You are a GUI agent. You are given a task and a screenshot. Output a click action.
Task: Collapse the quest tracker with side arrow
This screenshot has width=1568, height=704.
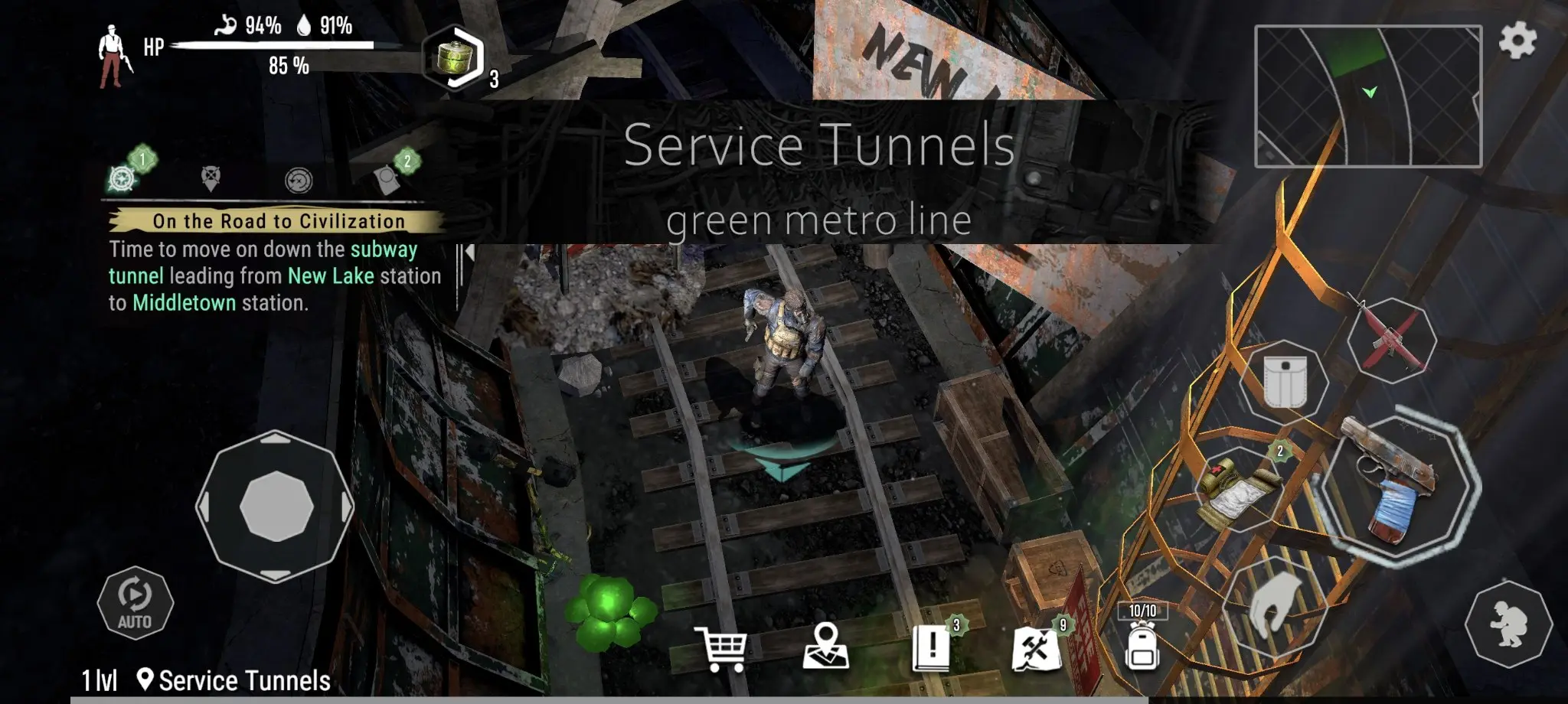tap(469, 252)
